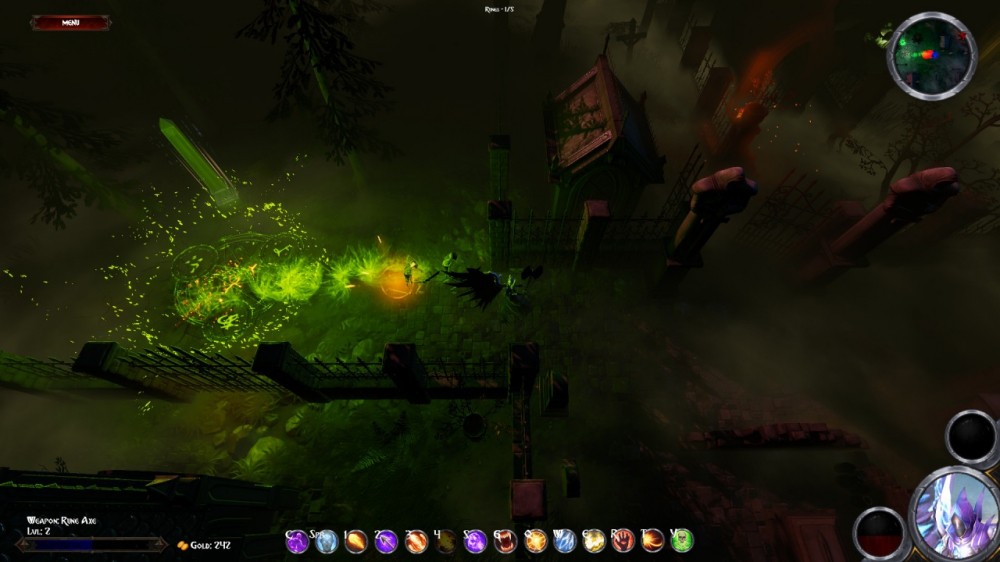This screenshot has height=562, width=1000.
Task: Use the red fanged mouth ability
Action: 506,541
